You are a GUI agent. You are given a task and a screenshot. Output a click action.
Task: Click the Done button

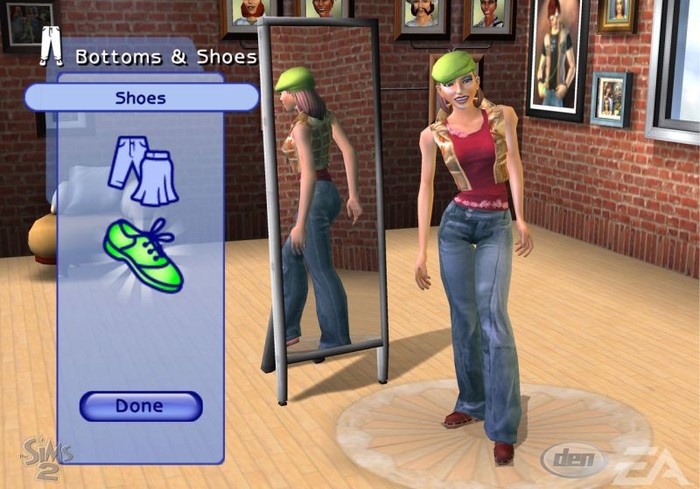tap(140, 406)
